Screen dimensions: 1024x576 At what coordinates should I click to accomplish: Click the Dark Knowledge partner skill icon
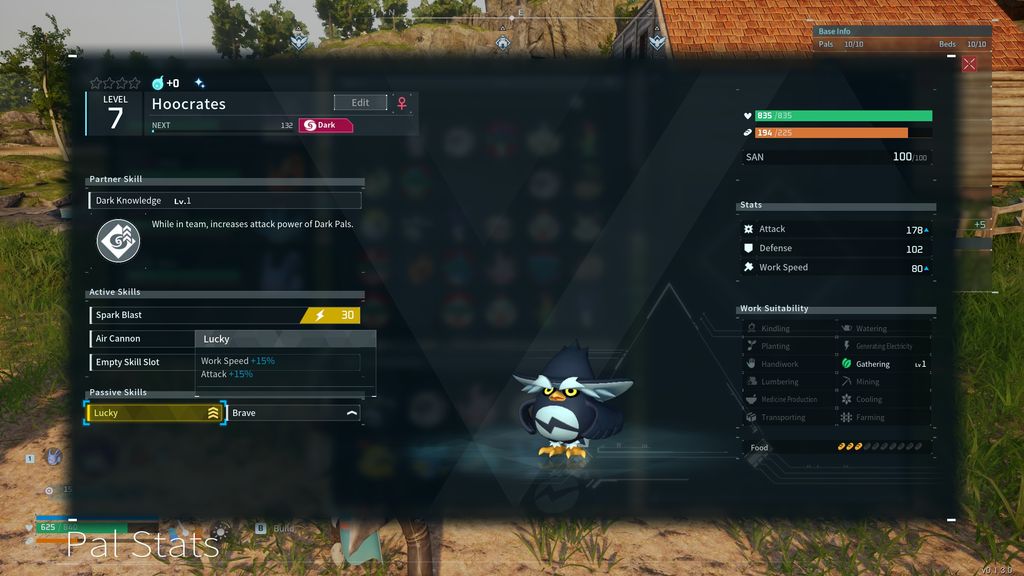(x=118, y=241)
